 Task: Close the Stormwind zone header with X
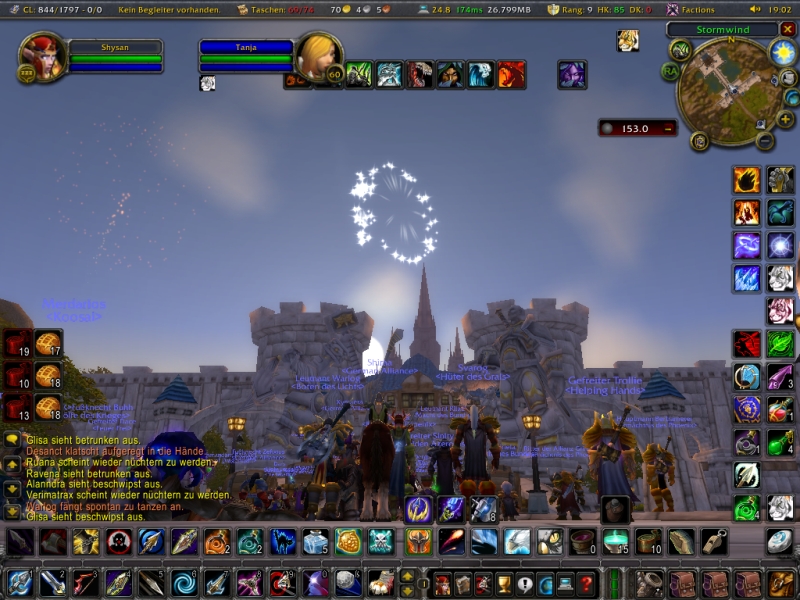[789, 29]
